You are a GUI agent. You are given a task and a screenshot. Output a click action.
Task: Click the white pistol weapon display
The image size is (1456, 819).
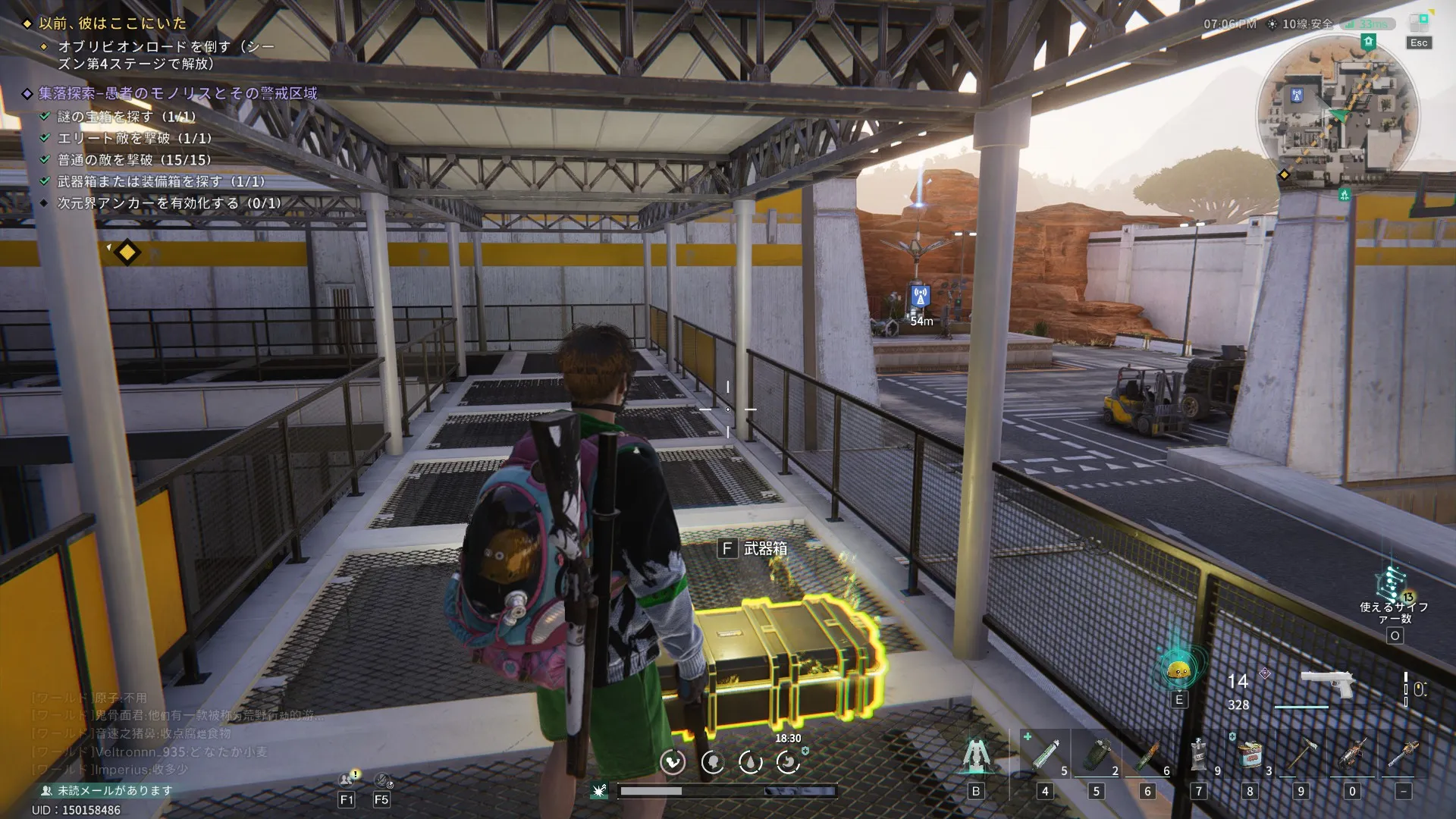pyautogui.click(x=1327, y=683)
